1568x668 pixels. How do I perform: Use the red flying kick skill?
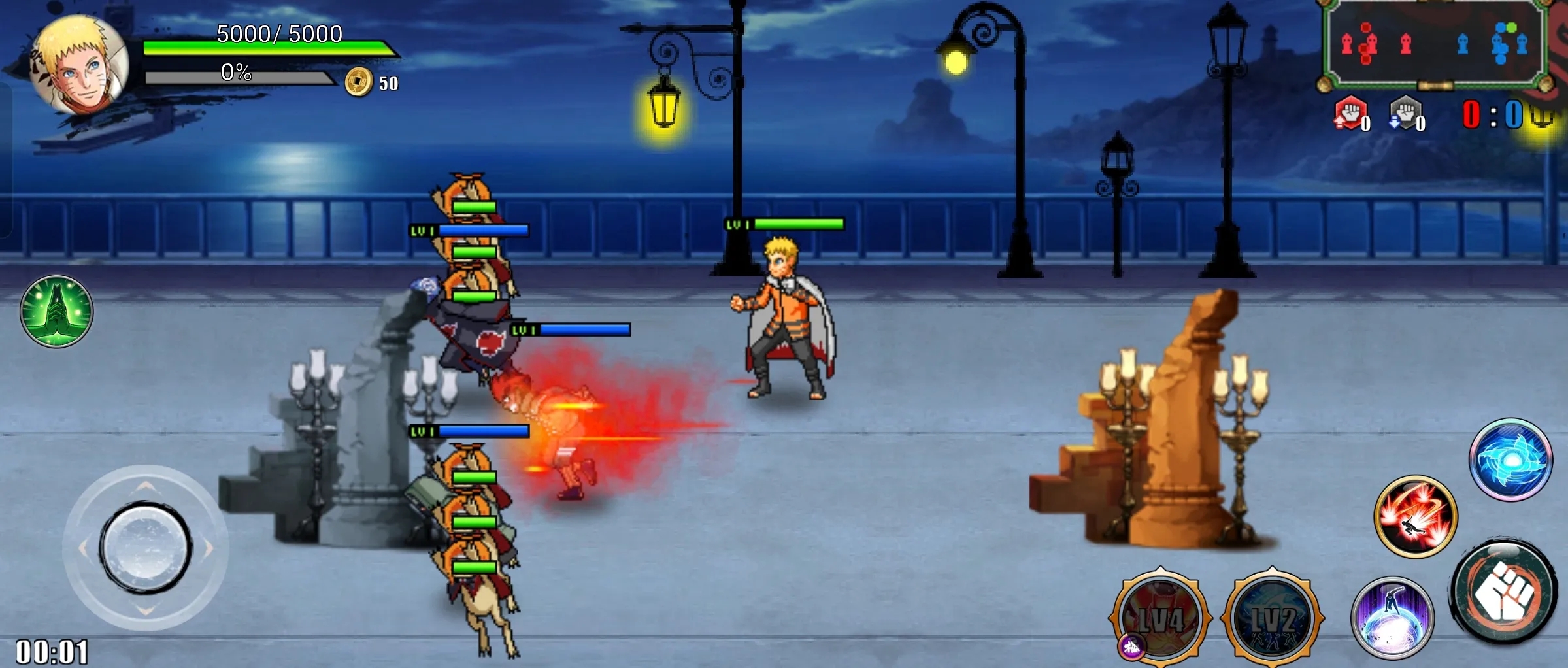point(1416,516)
